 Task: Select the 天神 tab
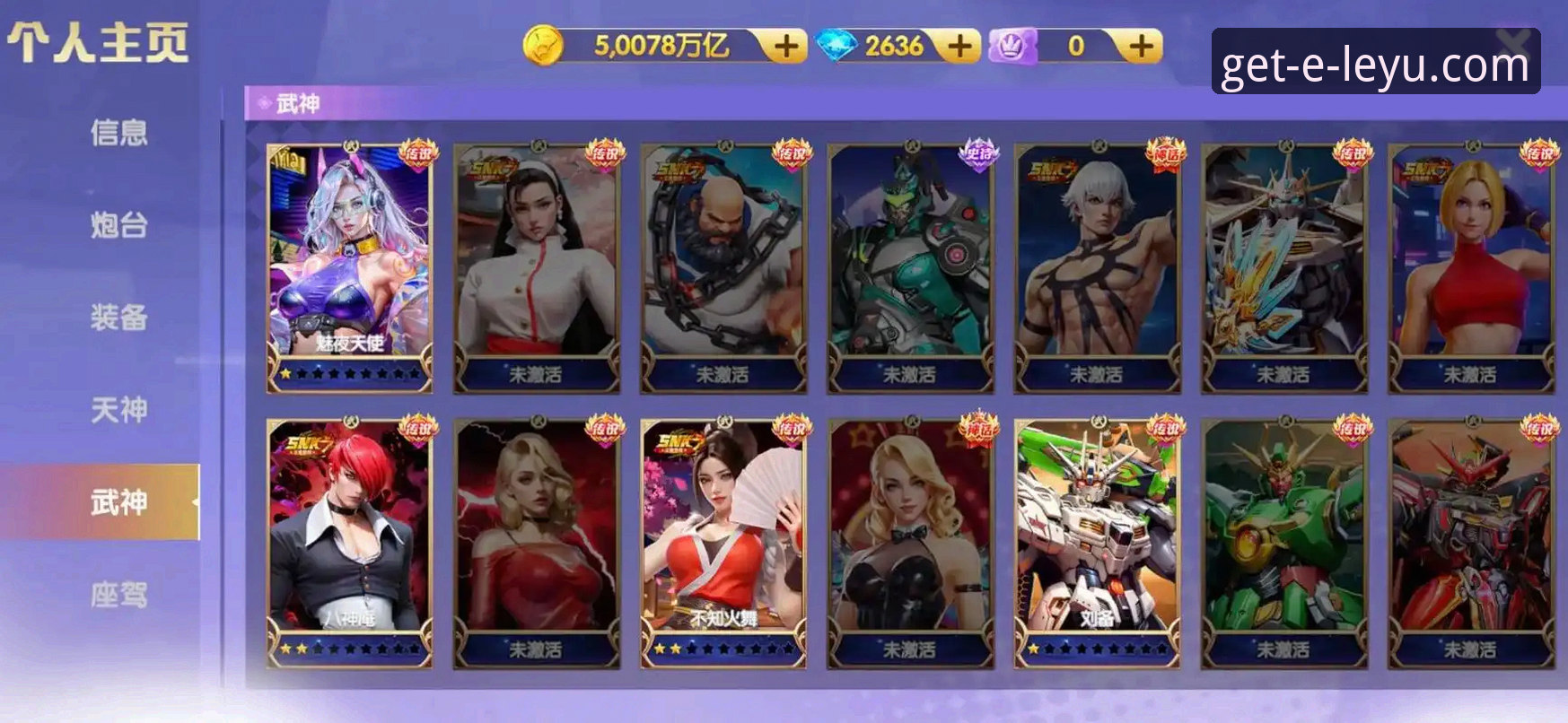coord(118,410)
